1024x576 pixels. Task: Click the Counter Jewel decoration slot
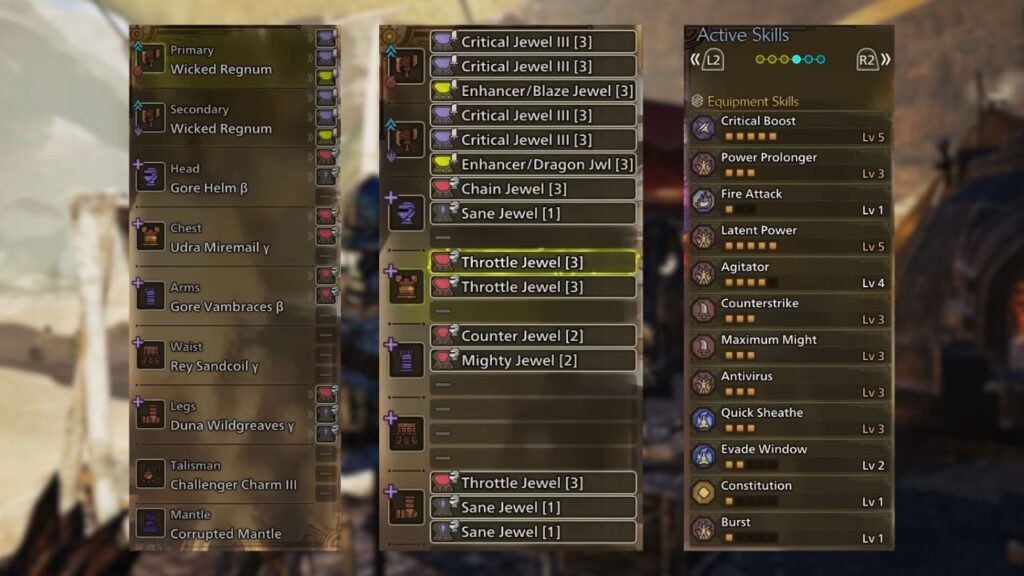pyautogui.click(x=533, y=336)
